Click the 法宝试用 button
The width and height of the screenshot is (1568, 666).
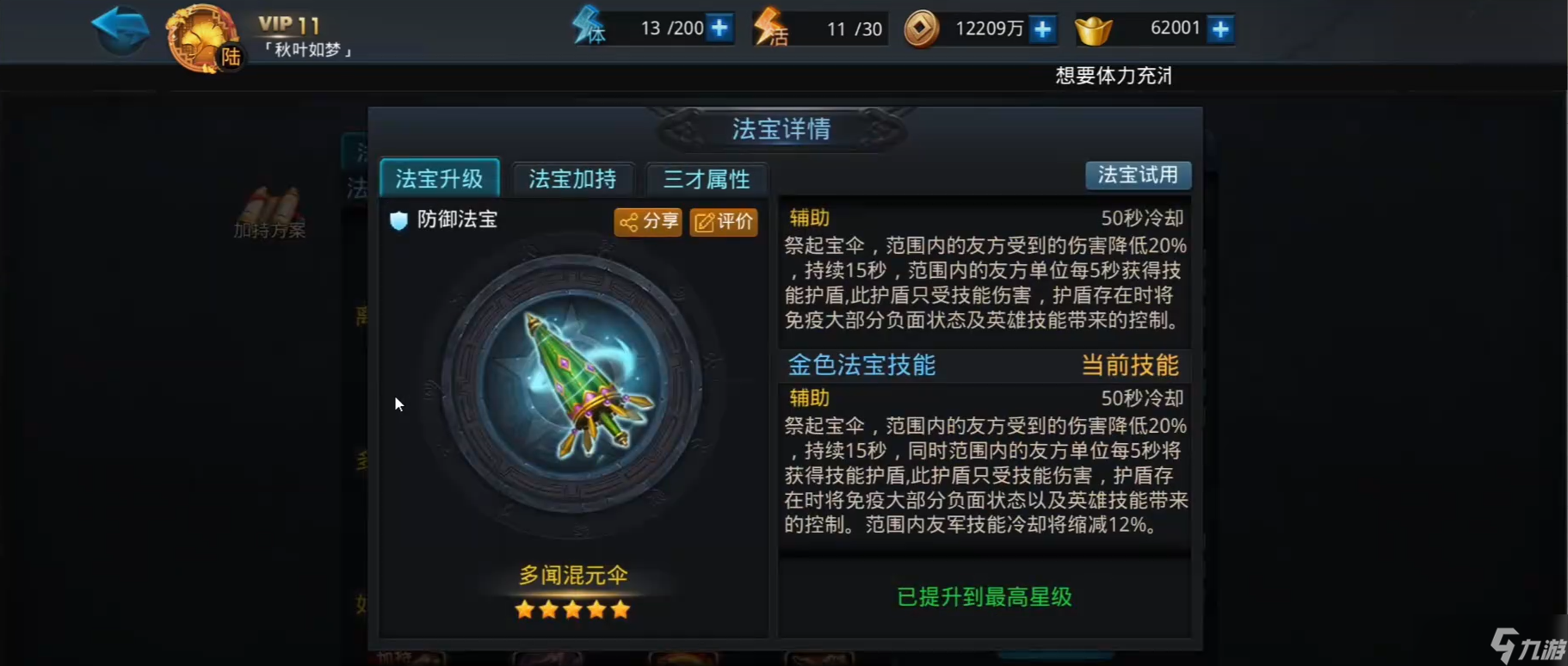pos(1138,175)
